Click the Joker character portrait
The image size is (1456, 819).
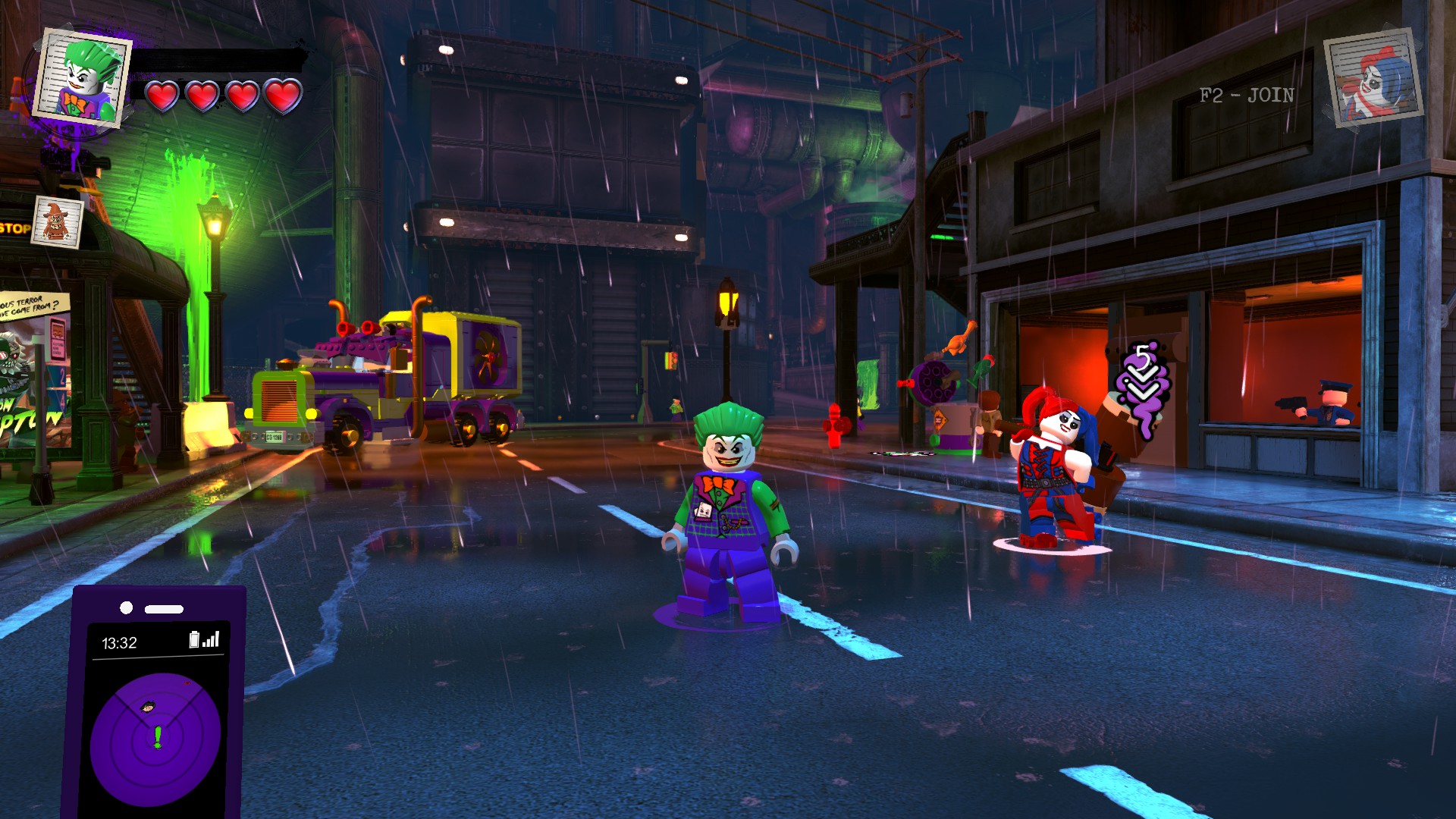click(85, 78)
